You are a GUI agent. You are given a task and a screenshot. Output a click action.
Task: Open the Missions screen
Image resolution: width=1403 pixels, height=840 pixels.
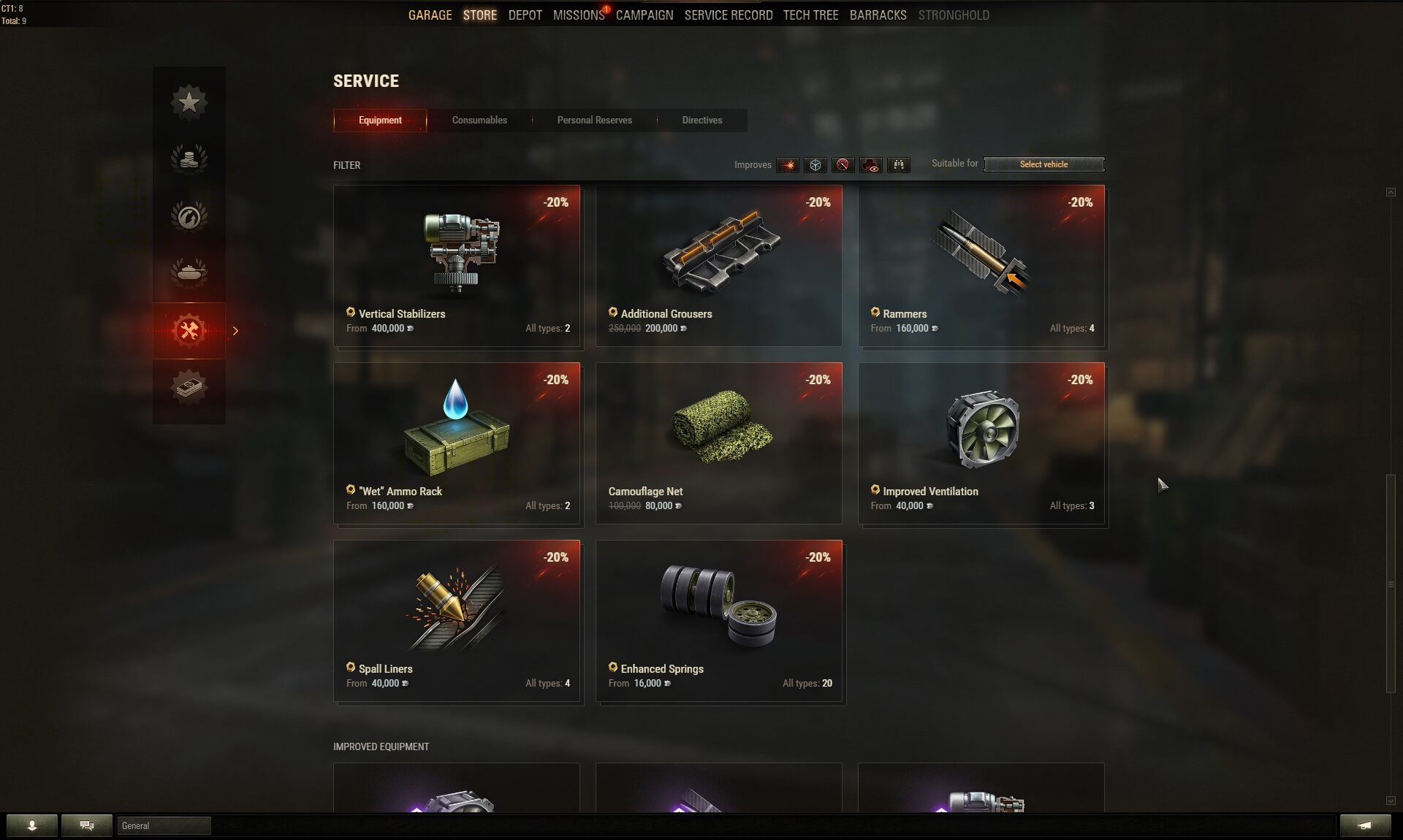point(578,15)
